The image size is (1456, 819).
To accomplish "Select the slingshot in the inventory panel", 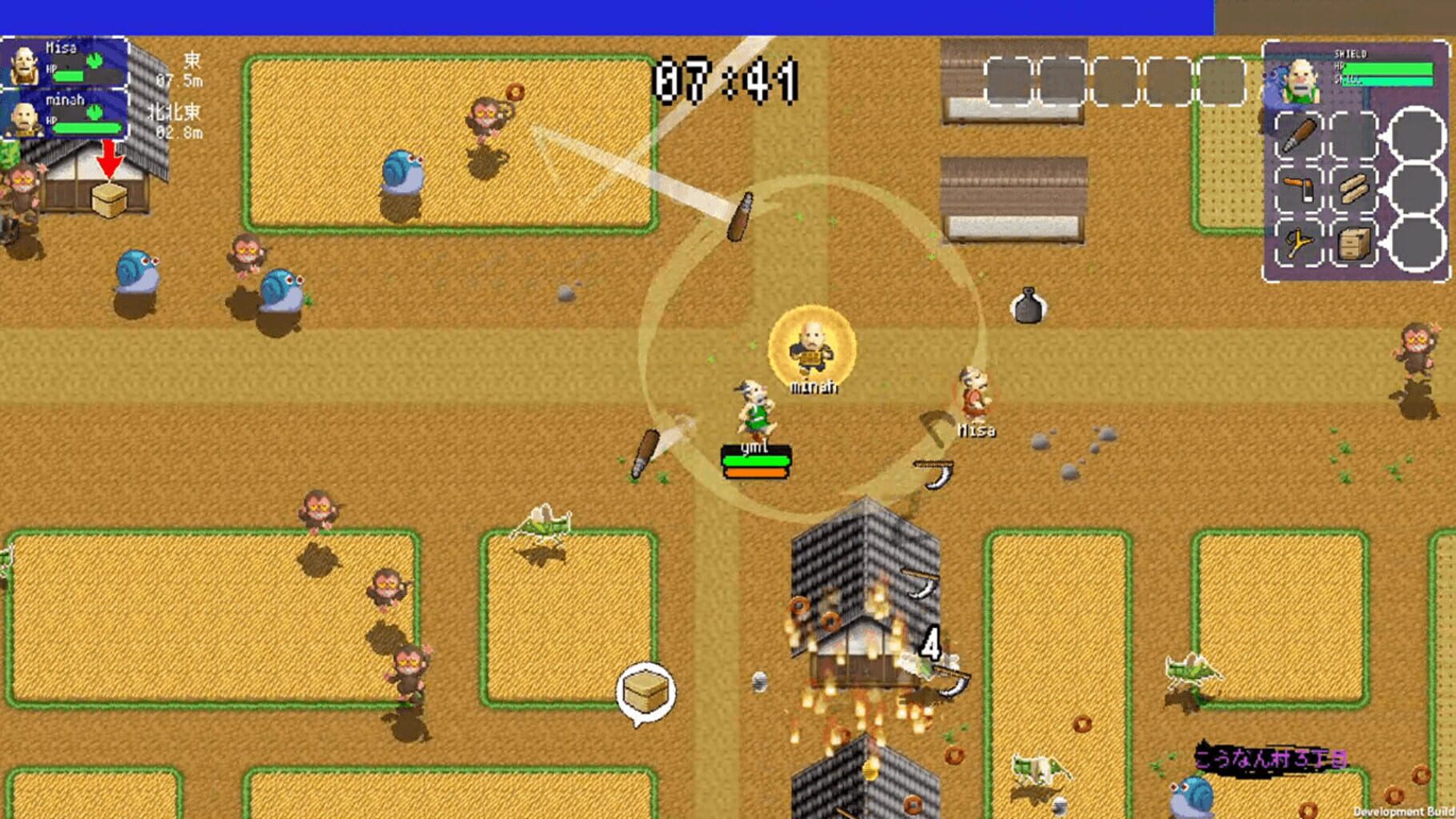I will pos(1298,242).
